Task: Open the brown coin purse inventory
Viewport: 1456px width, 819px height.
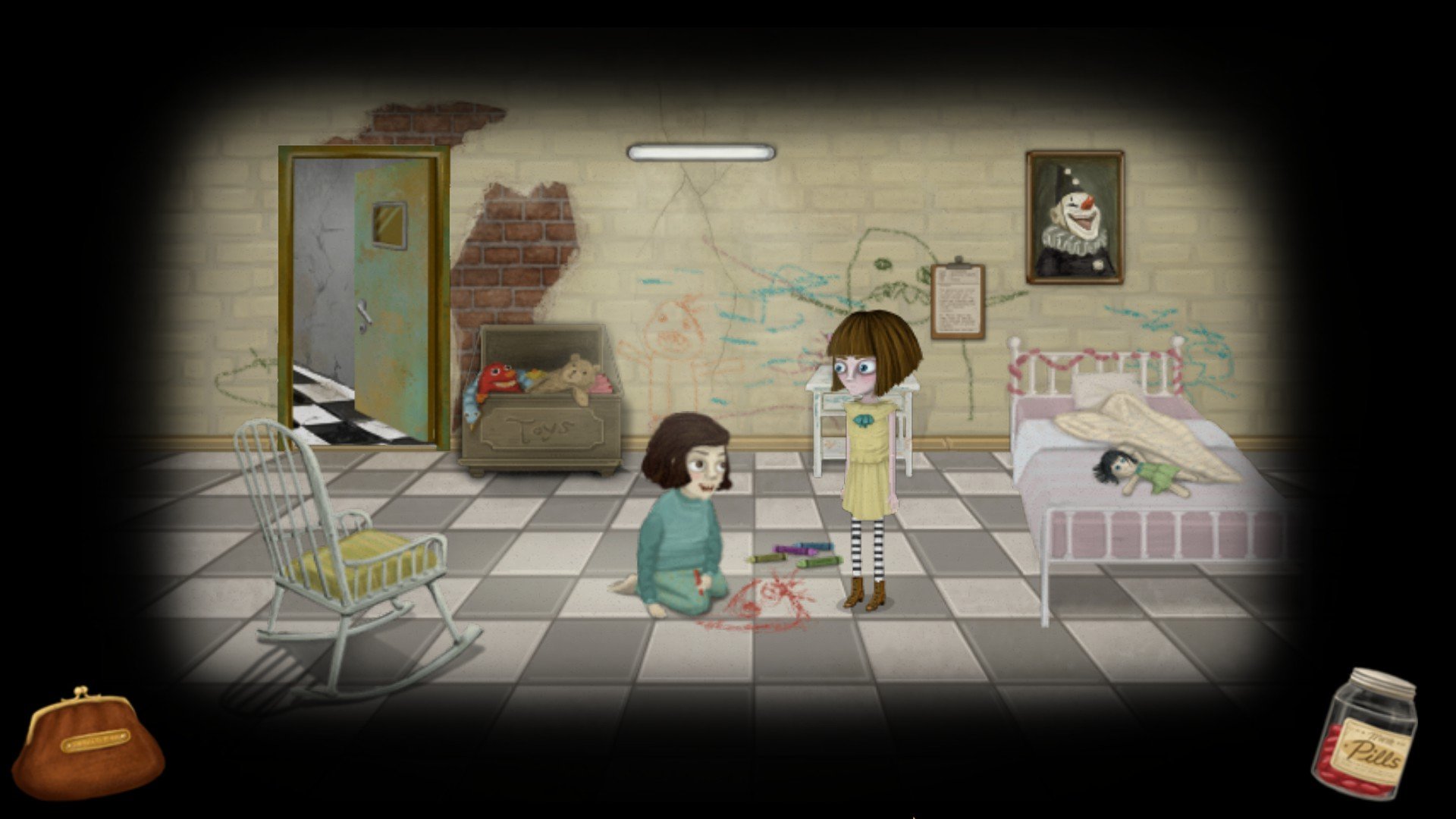Action: tap(96, 746)
